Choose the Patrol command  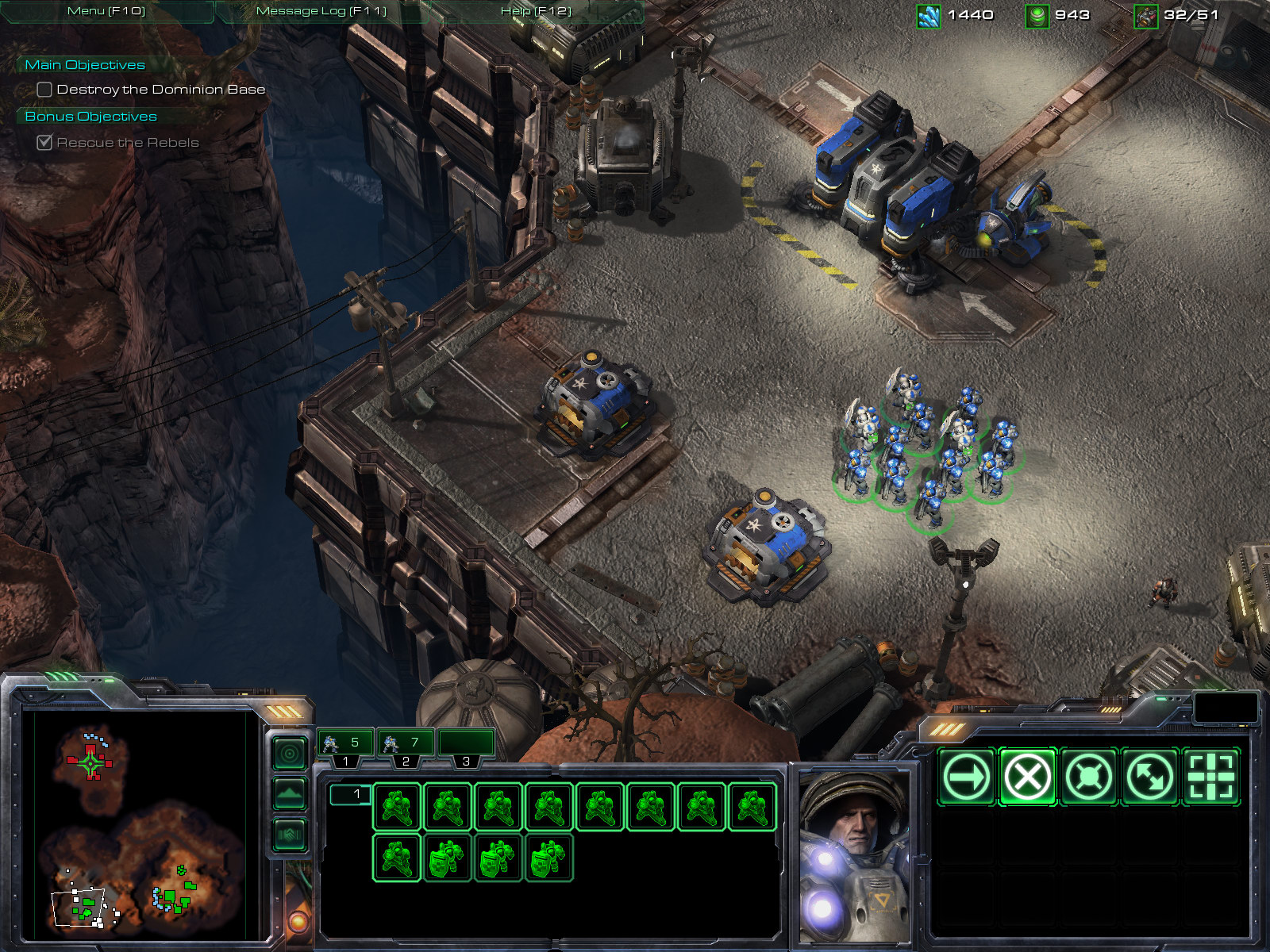[x=1149, y=777]
